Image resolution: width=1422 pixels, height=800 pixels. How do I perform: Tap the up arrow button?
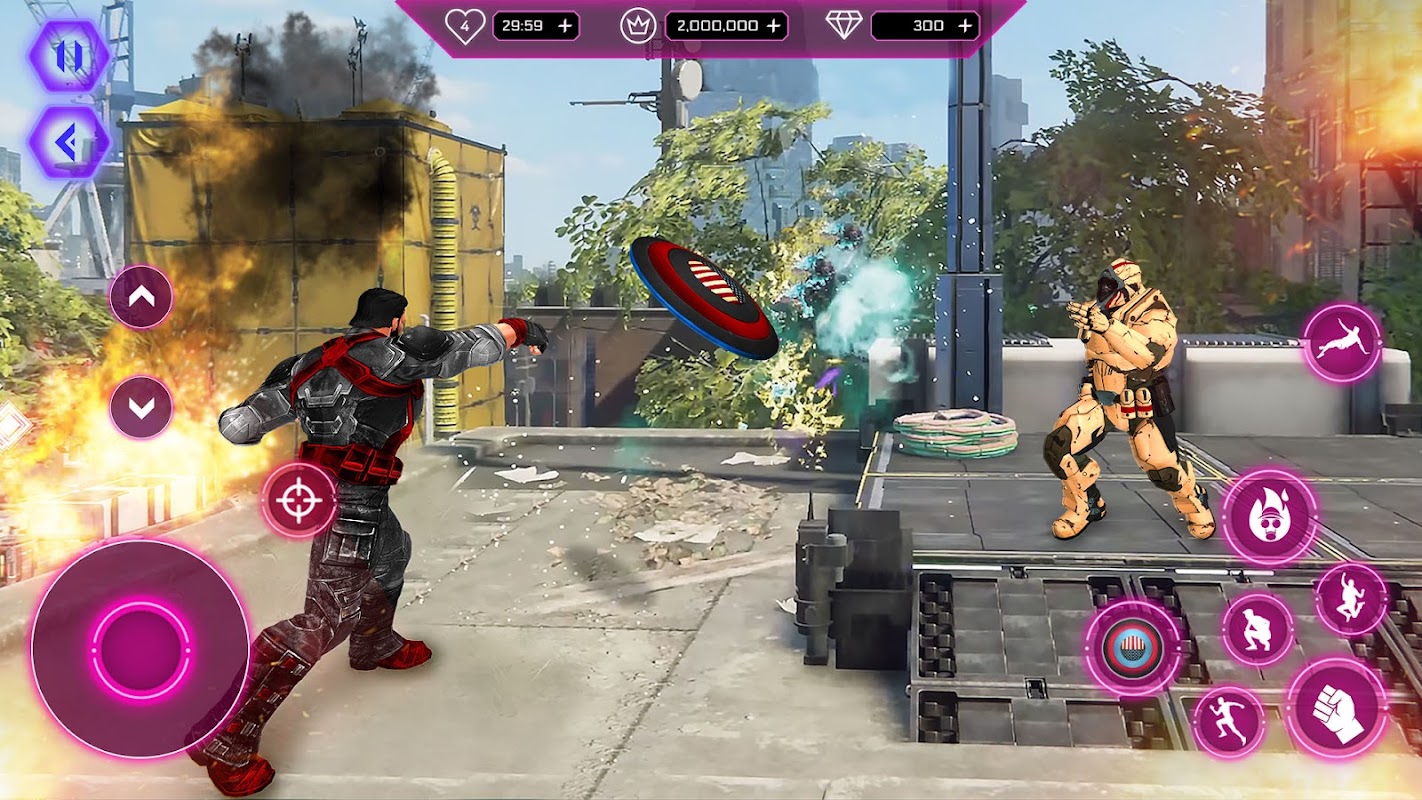point(141,296)
